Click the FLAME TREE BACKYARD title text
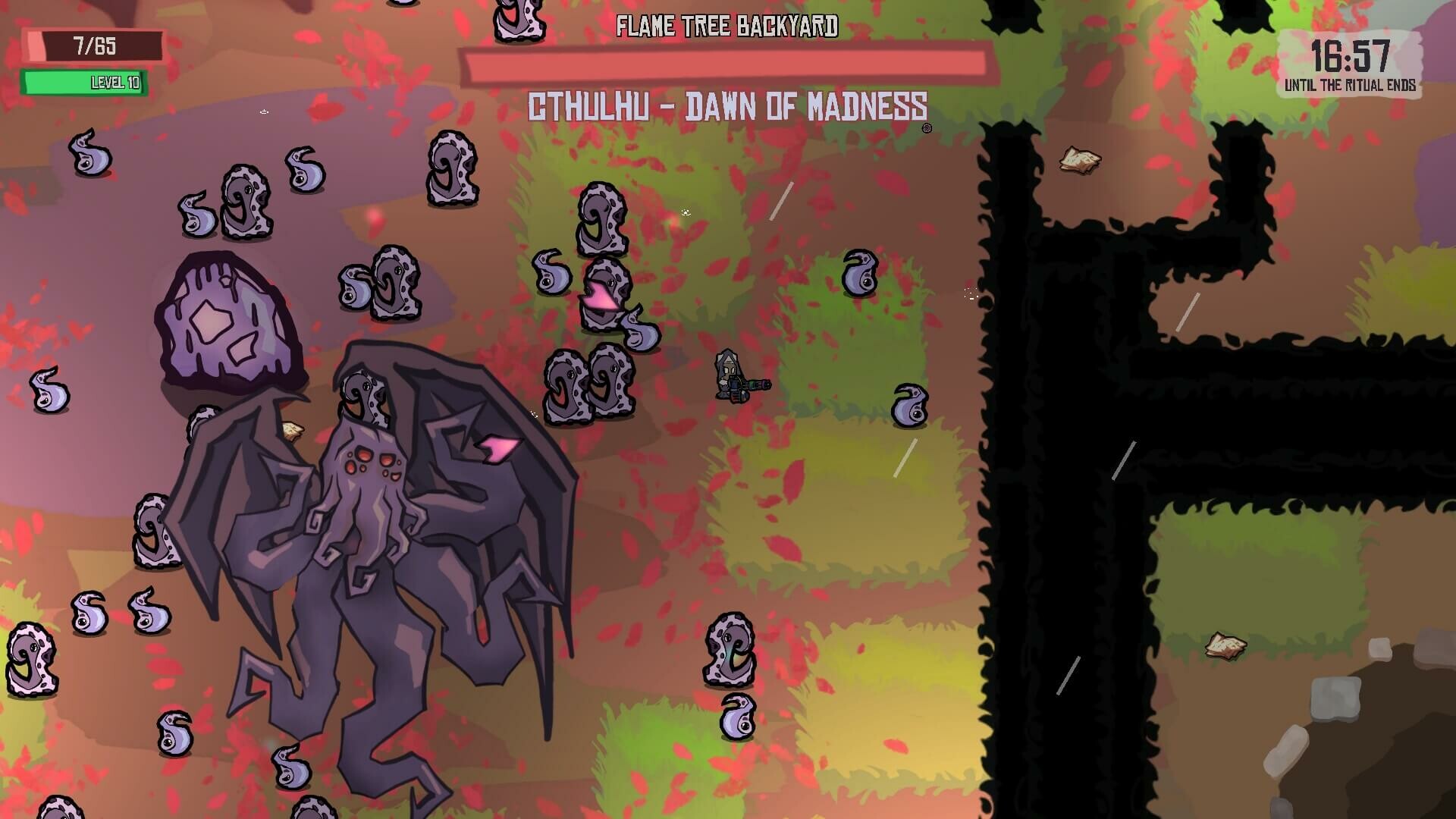 pos(727,27)
